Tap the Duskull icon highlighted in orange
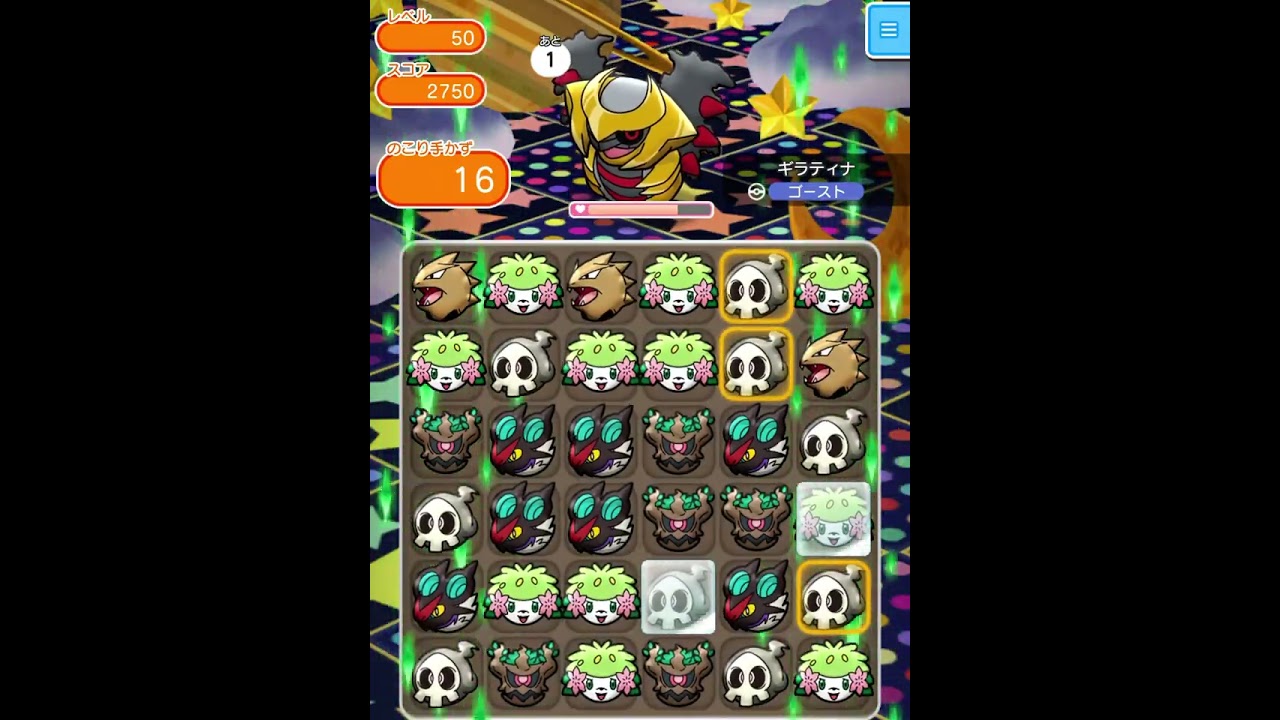This screenshot has width=1280, height=720. [x=756, y=286]
